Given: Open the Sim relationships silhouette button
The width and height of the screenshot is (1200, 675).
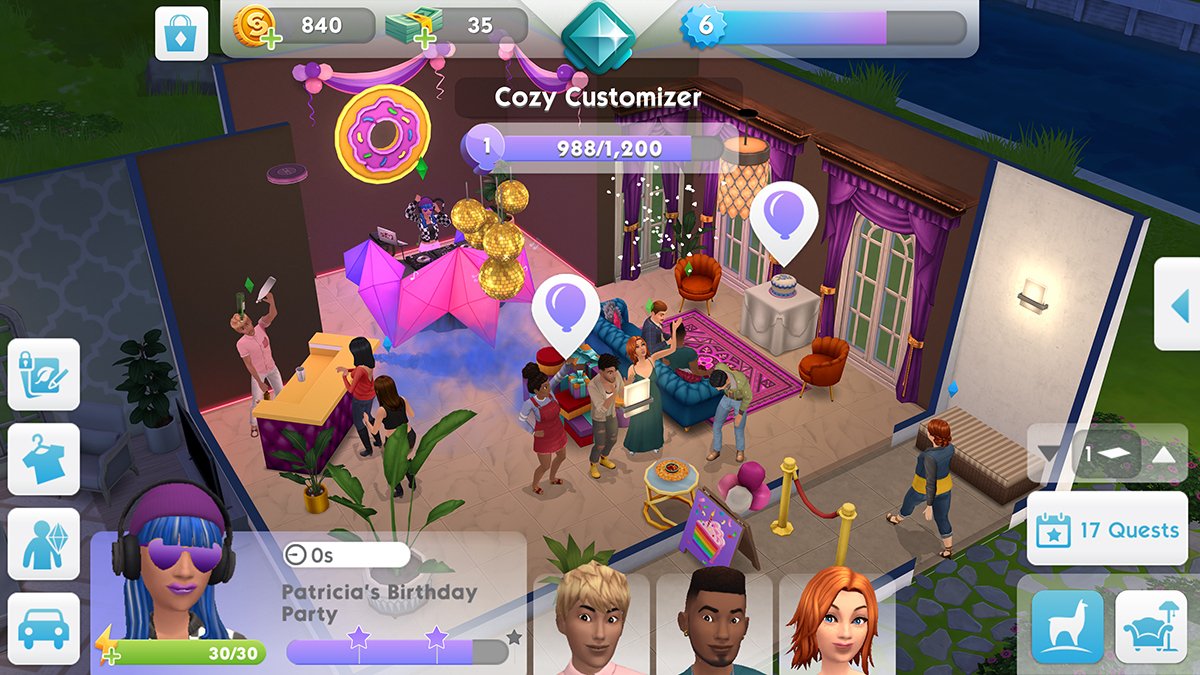Looking at the screenshot, I should coord(44,544).
